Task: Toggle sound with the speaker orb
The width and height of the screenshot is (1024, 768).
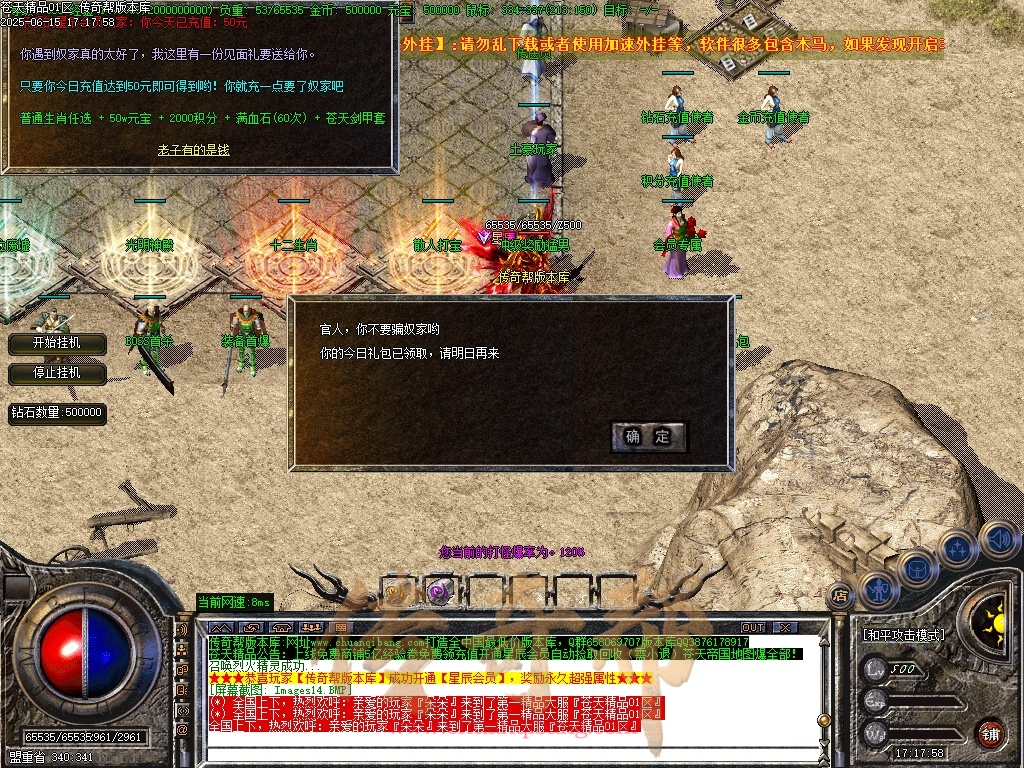Action: [x=999, y=540]
